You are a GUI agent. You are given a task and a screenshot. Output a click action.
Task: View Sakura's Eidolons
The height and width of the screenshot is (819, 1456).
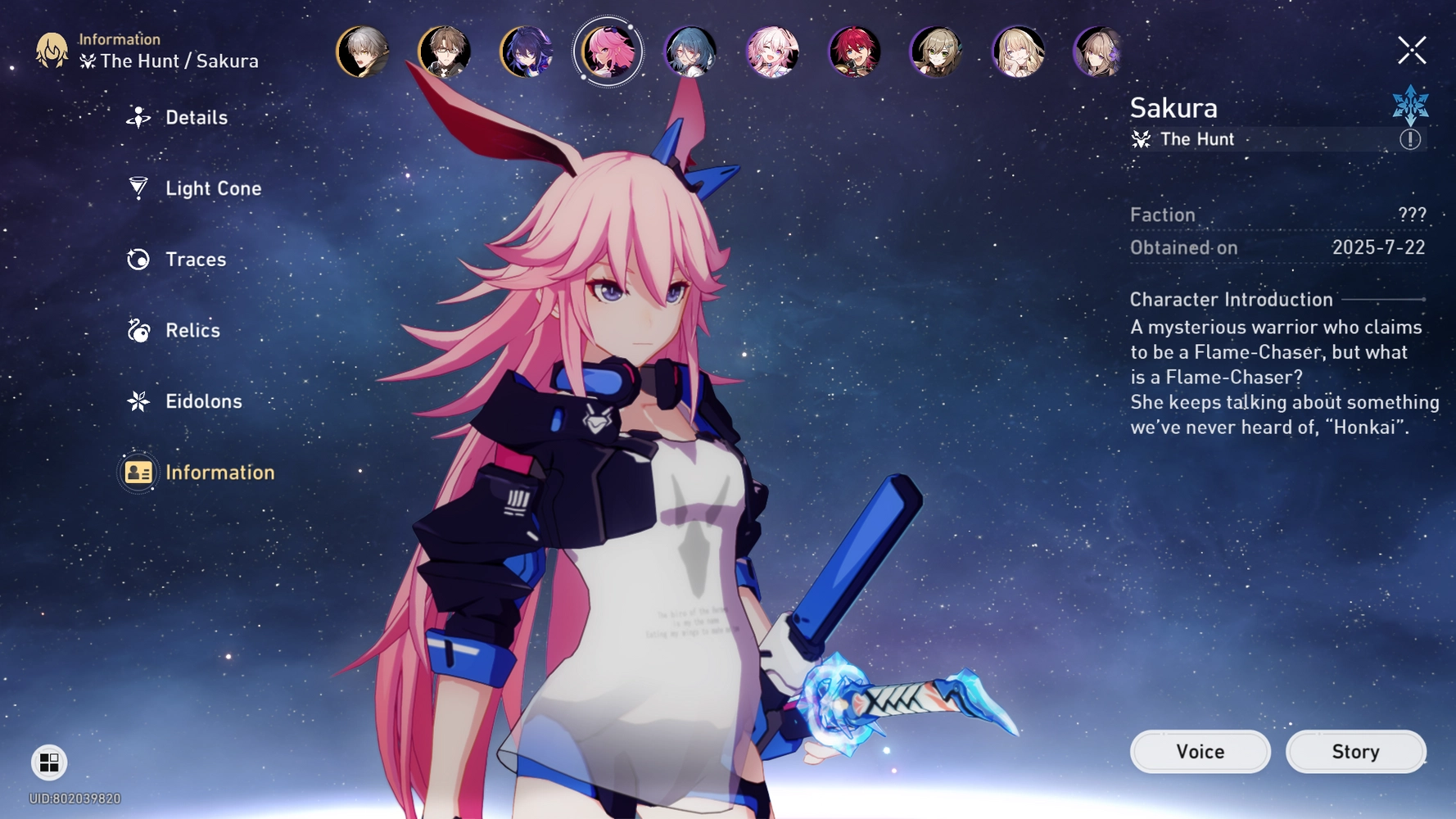[x=202, y=401]
